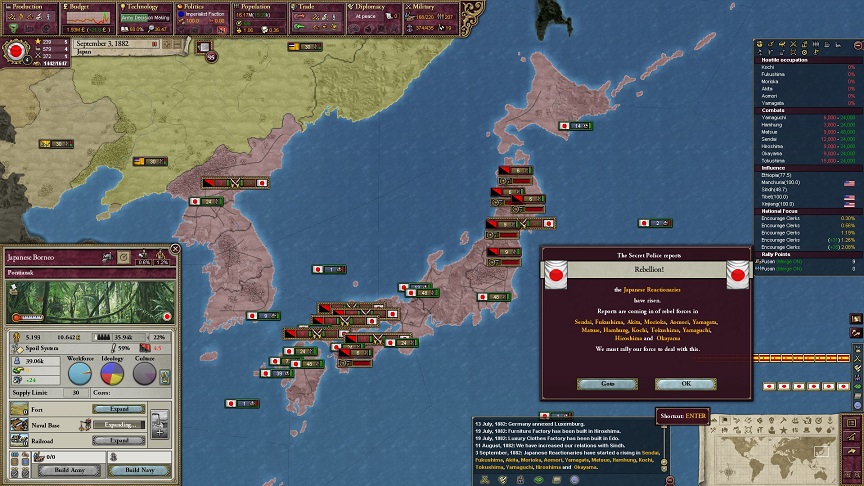Open the Workforce pie chart
The width and height of the screenshot is (864, 486).
[x=79, y=373]
